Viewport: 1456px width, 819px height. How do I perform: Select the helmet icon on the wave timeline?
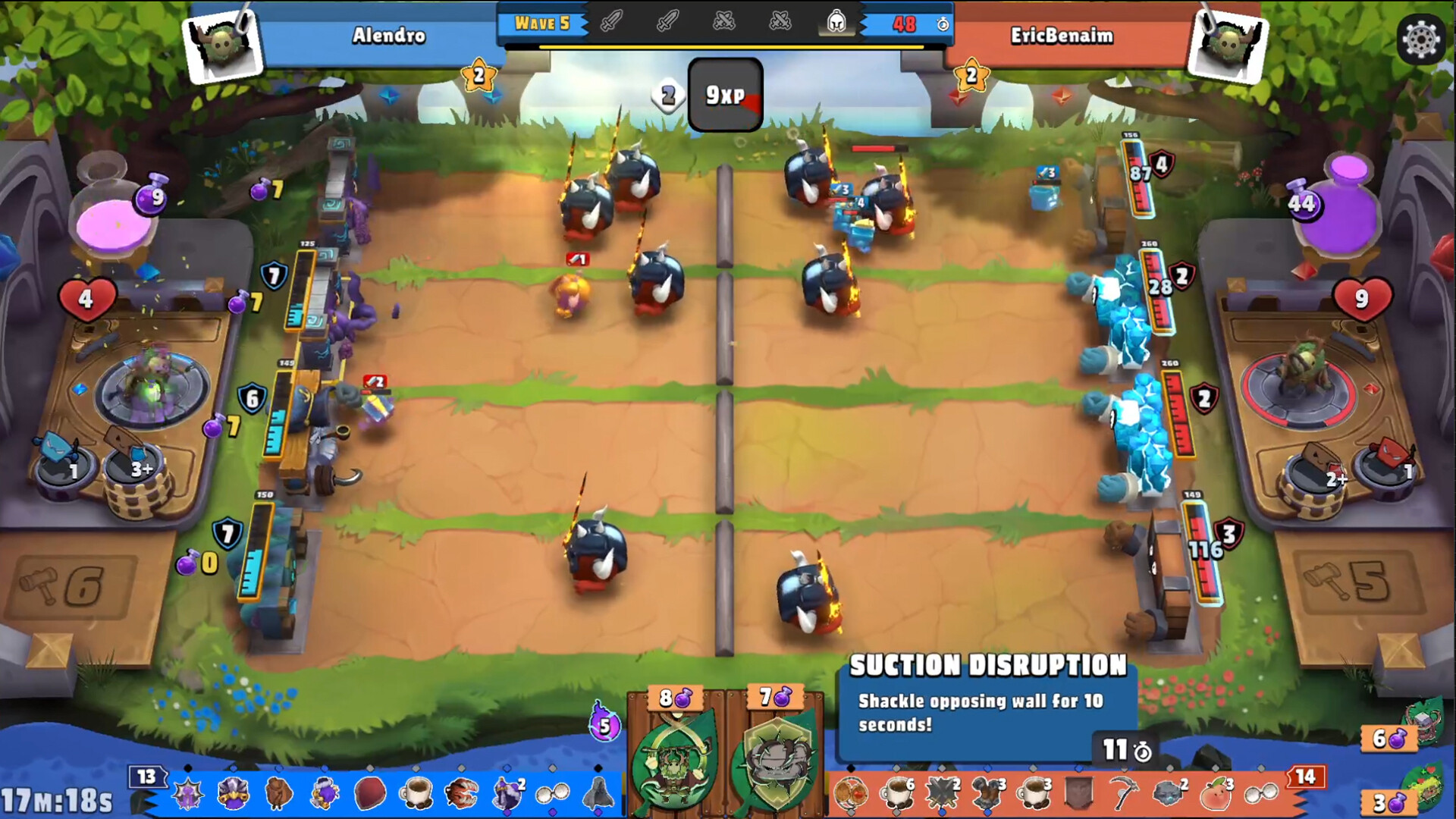[x=836, y=23]
